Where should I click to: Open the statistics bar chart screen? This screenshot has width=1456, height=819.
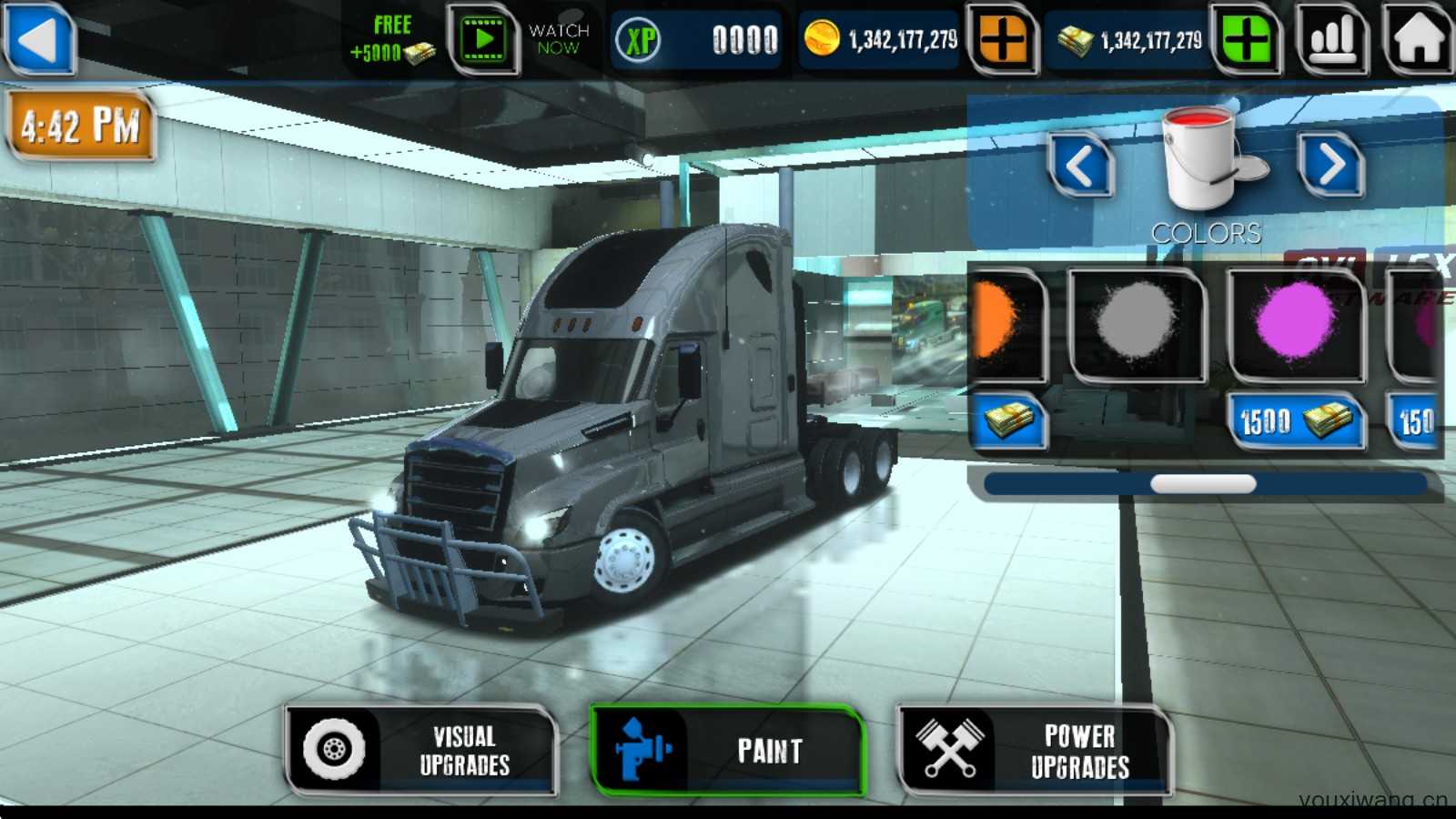point(1333,40)
